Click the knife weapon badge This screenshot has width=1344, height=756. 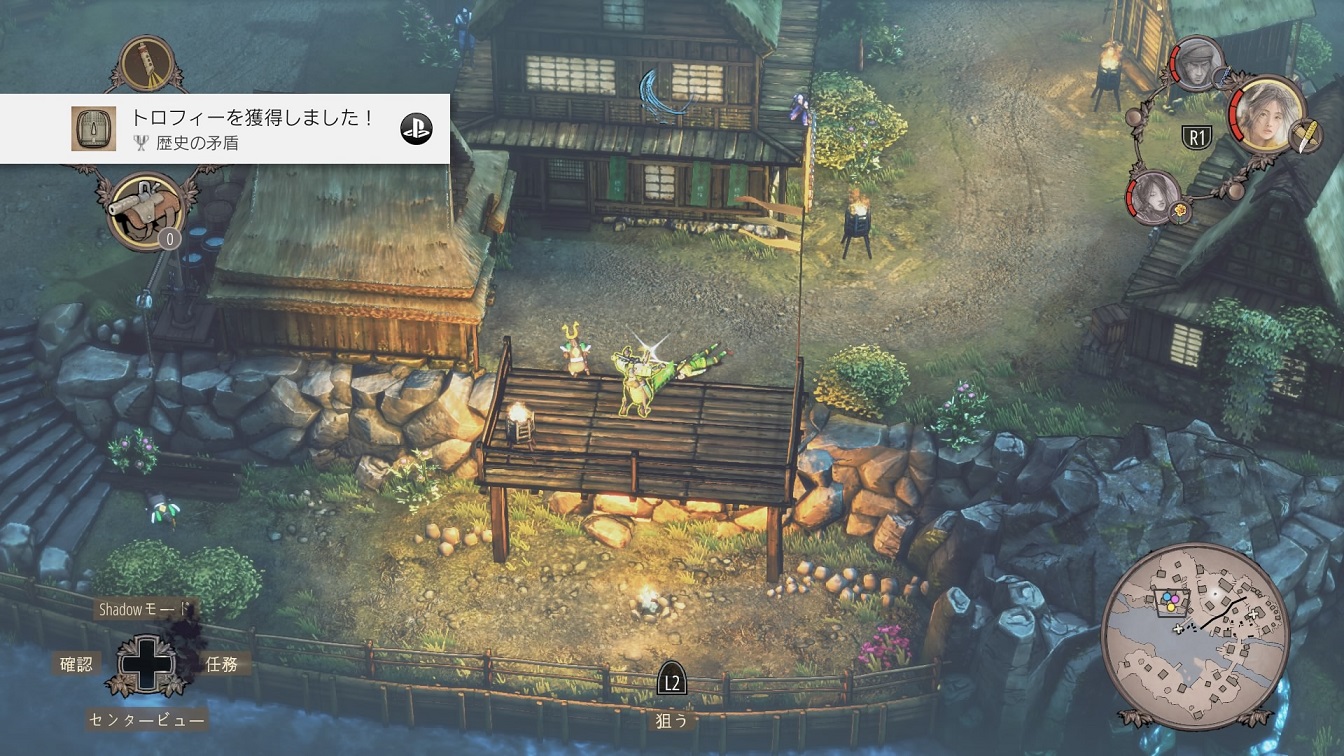tap(1303, 138)
